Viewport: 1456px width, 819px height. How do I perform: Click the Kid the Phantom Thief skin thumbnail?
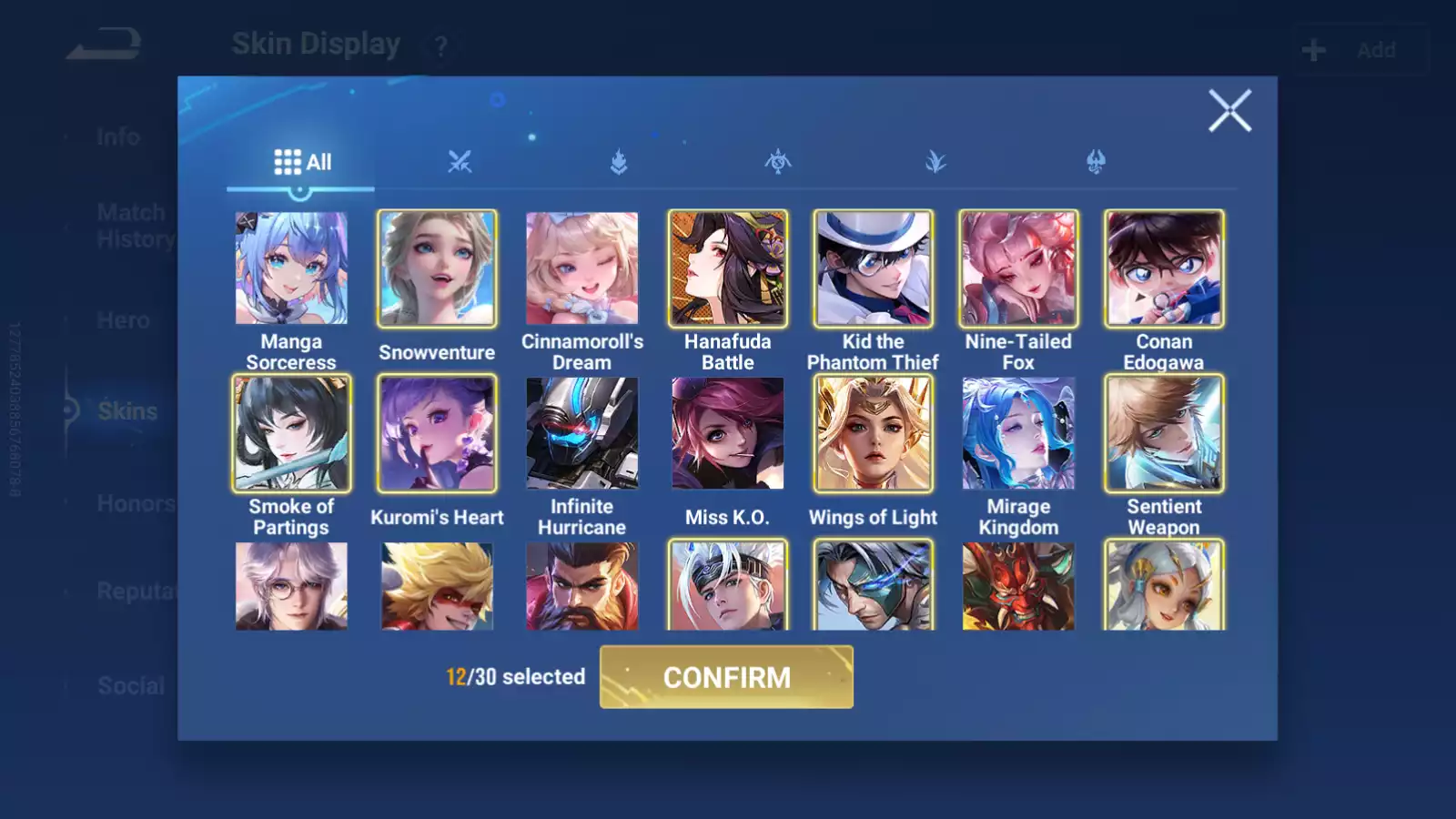[x=873, y=269]
